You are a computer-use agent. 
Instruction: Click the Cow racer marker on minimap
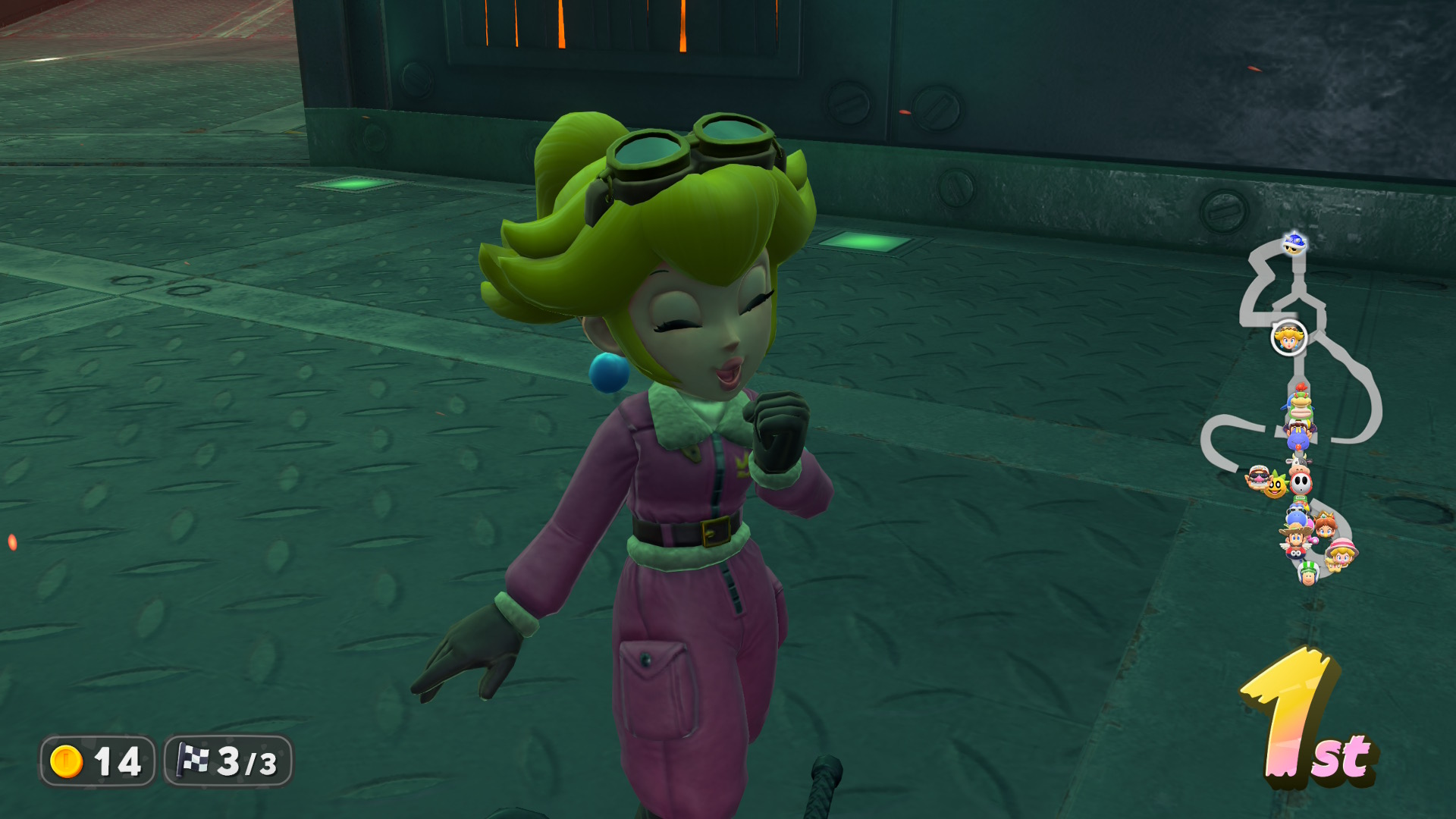coord(1300,463)
